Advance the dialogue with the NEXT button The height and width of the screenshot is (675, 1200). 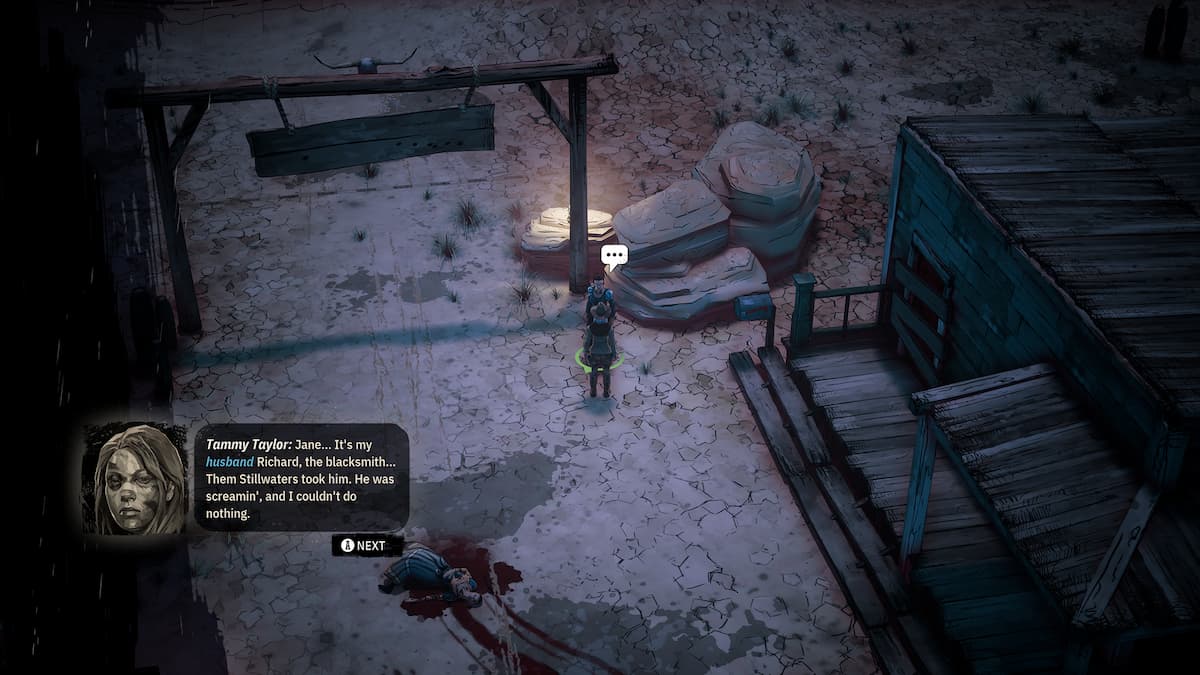click(367, 546)
